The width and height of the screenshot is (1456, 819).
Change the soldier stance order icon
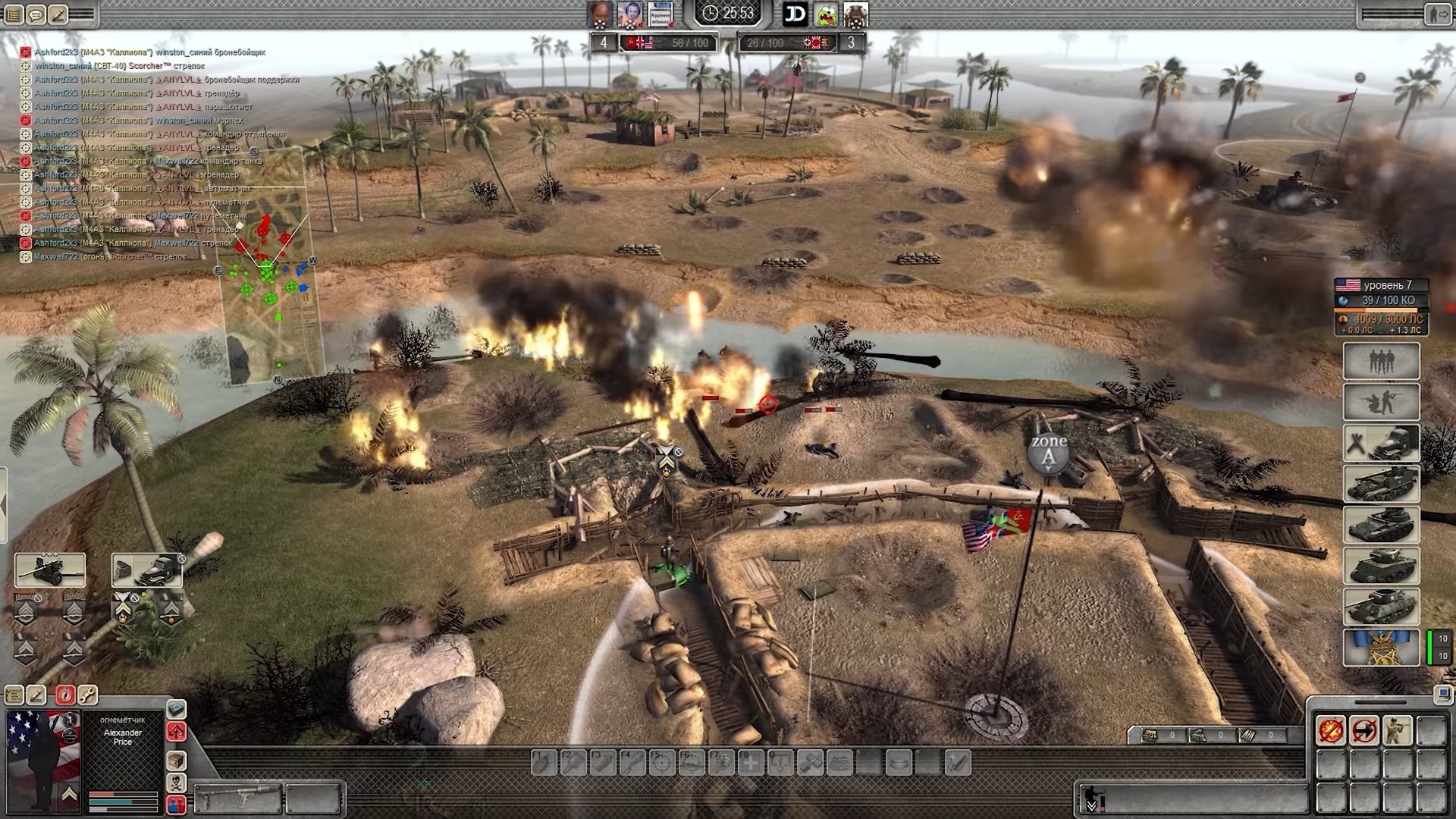click(1398, 731)
